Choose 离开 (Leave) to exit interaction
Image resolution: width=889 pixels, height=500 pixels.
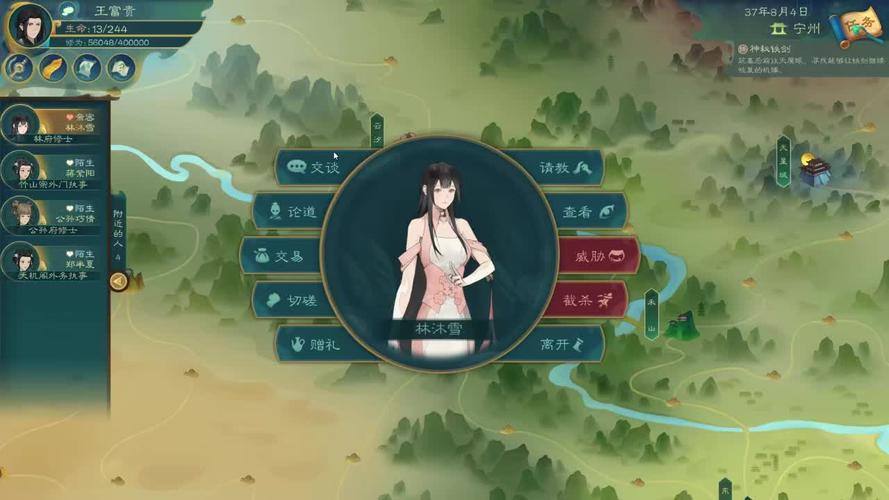pos(565,344)
